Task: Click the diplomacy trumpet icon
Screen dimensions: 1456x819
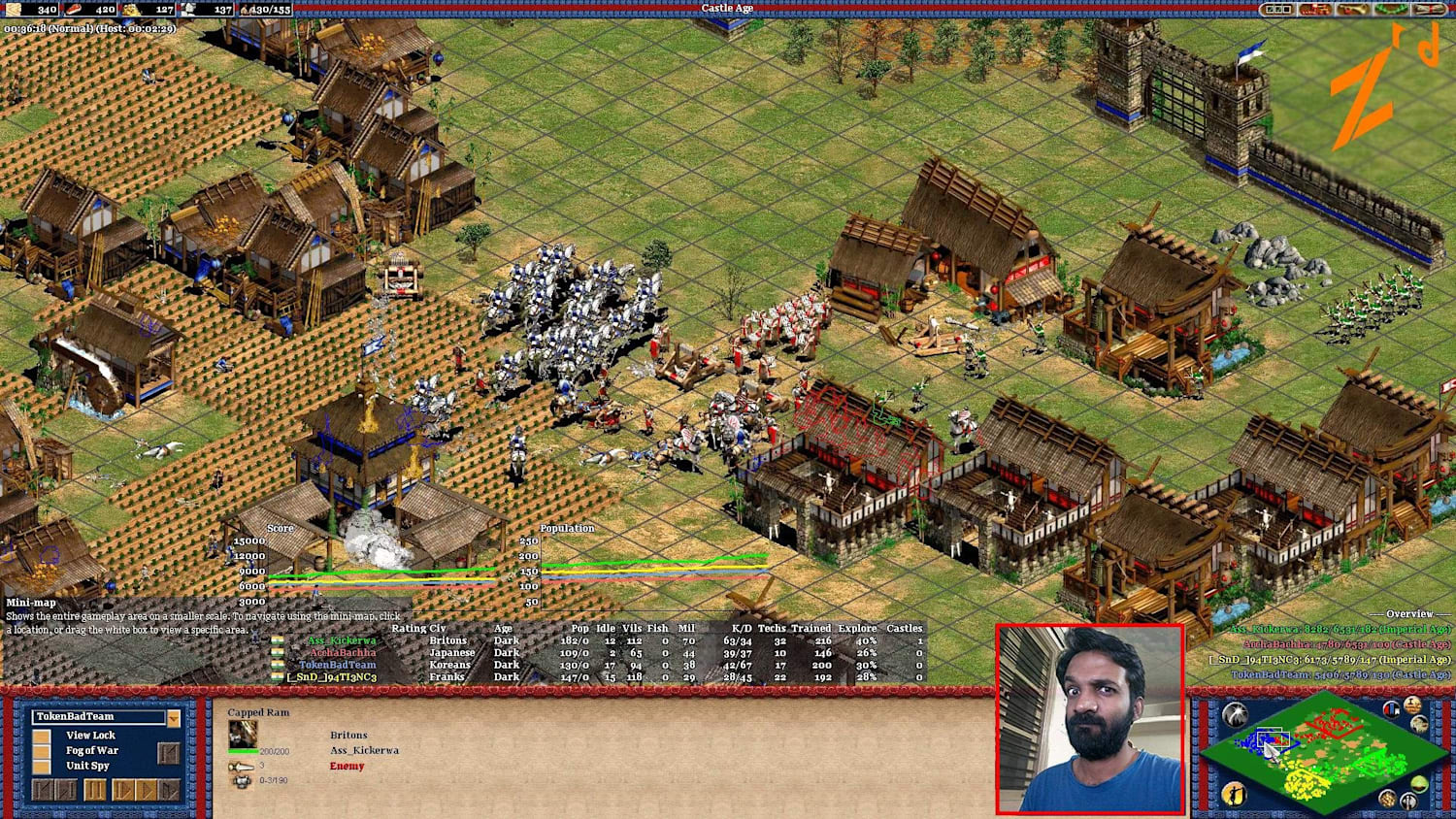Action: tap(1353, 9)
